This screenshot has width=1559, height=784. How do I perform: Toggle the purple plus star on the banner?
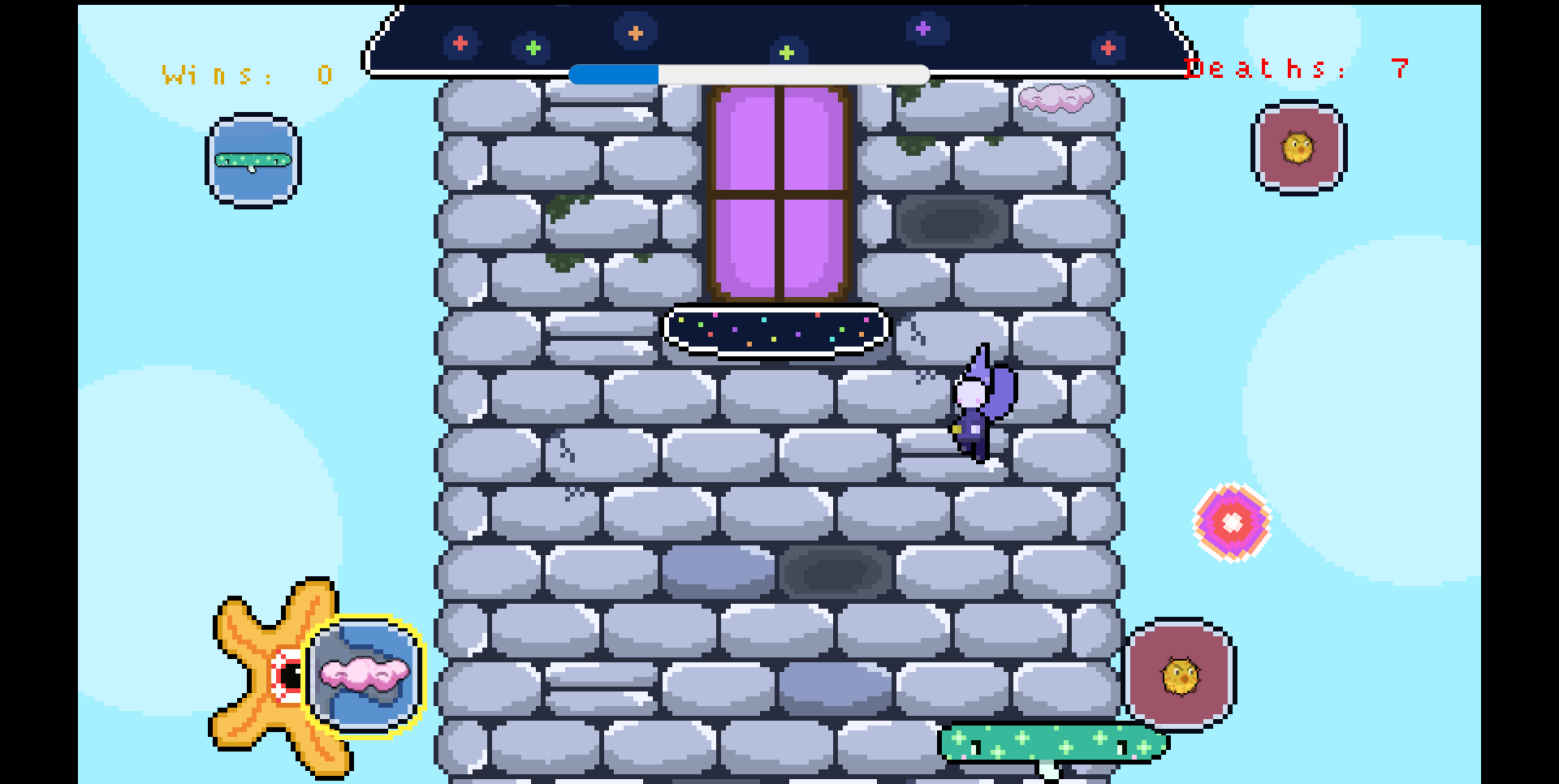(922, 29)
